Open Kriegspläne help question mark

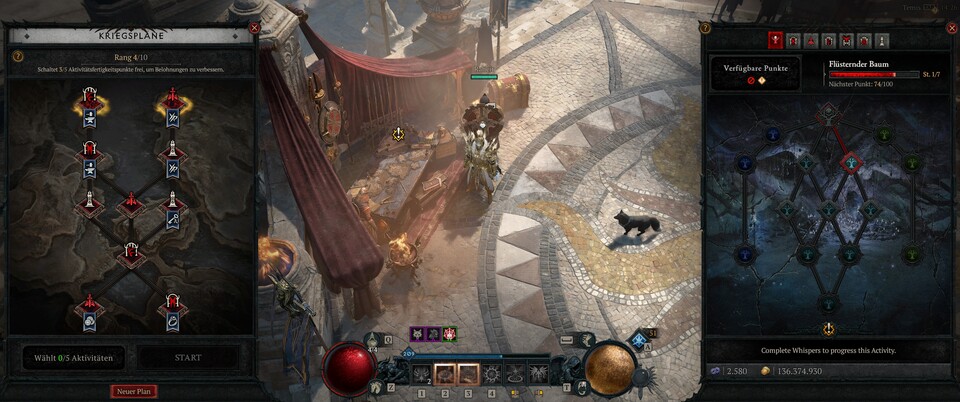pyautogui.click(x=17, y=57)
